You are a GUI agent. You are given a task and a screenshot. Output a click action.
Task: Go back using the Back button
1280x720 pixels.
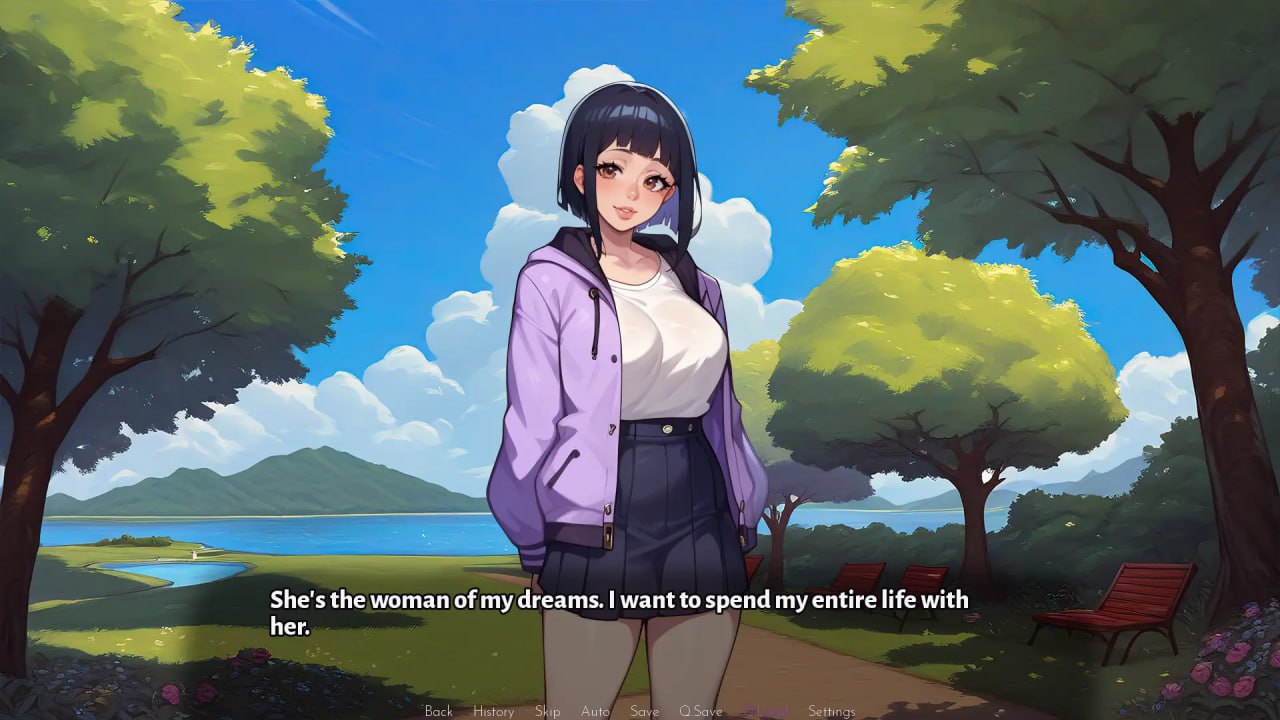438,711
